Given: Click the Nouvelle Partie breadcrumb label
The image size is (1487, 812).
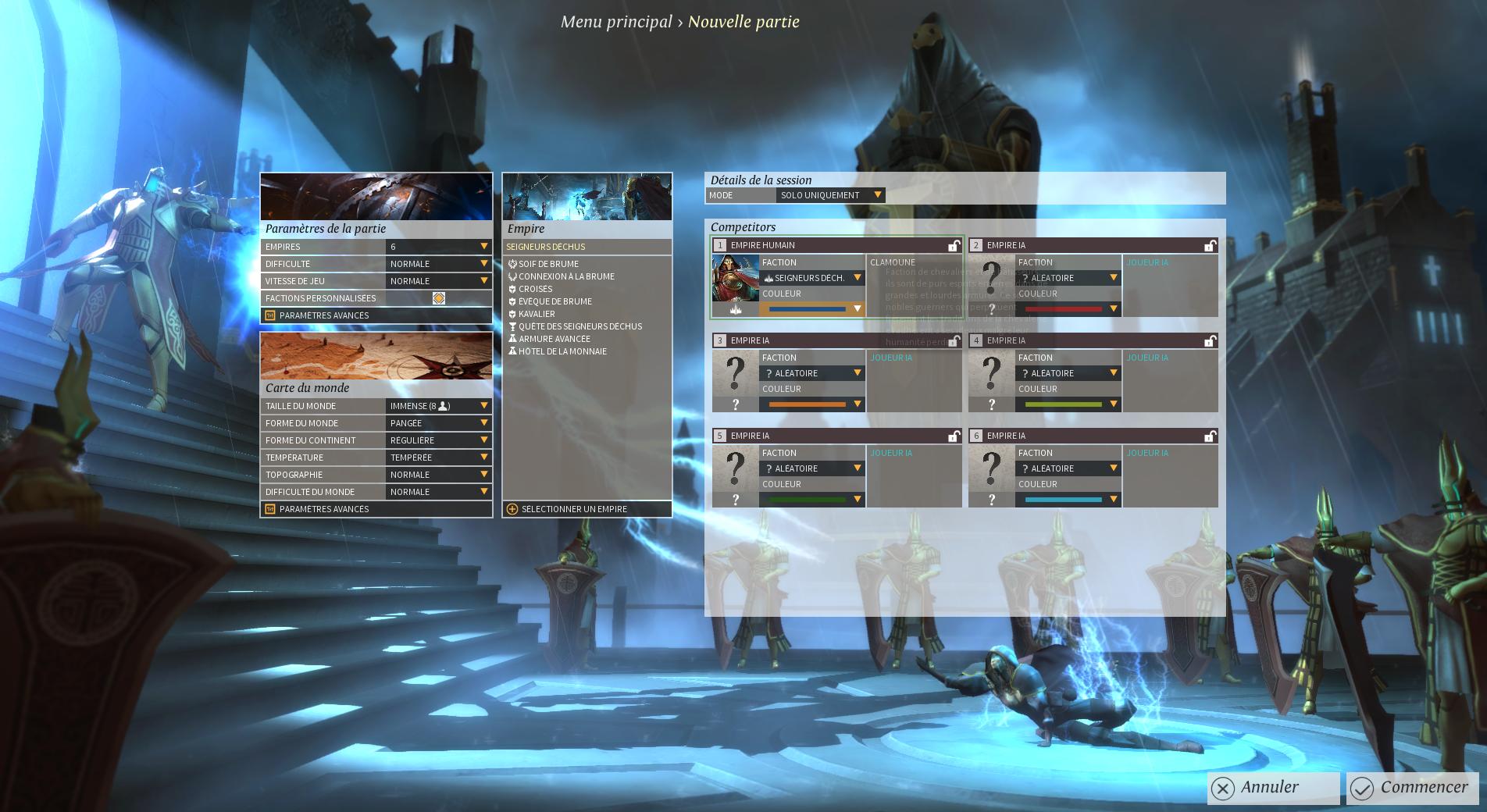Looking at the screenshot, I should click(743, 21).
